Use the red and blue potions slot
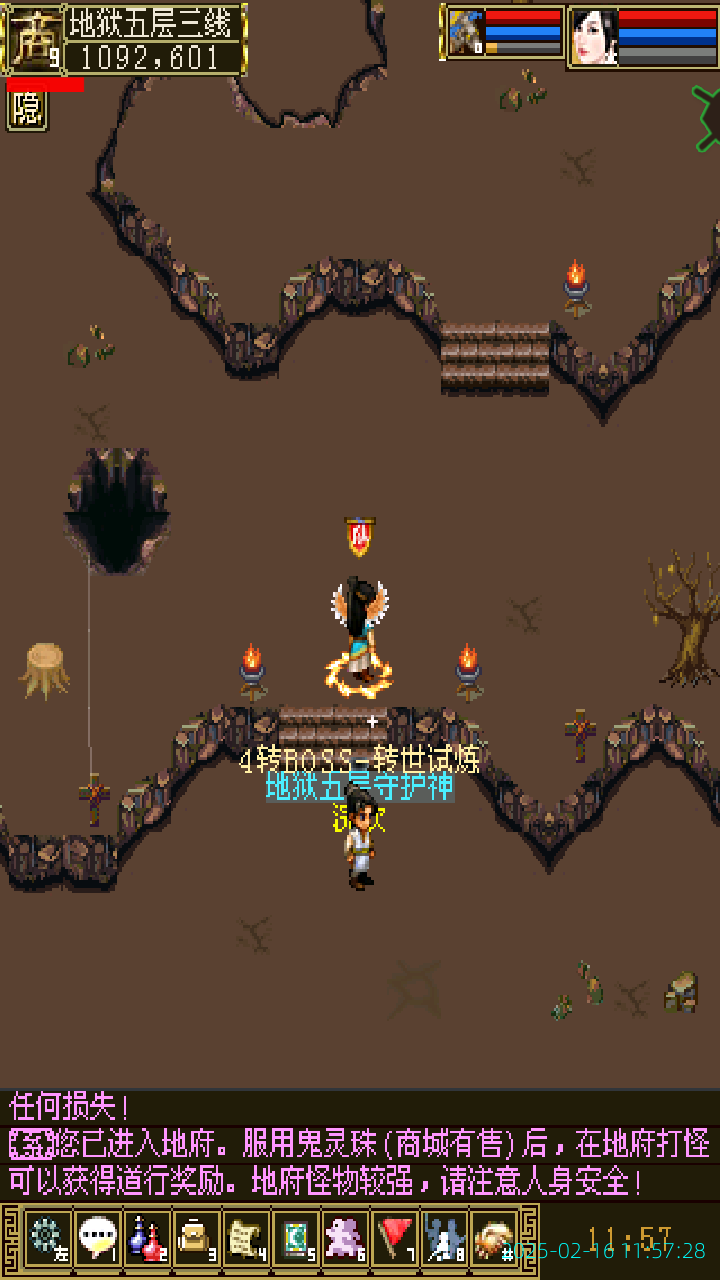Screen dimensions: 720x1280 147,1239
